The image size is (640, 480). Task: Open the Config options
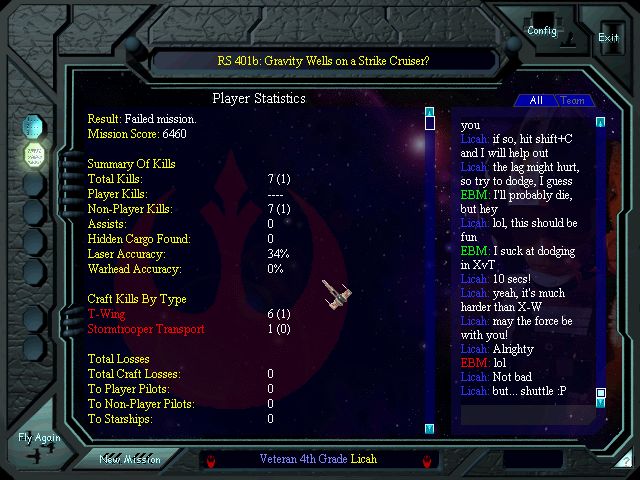(542, 30)
